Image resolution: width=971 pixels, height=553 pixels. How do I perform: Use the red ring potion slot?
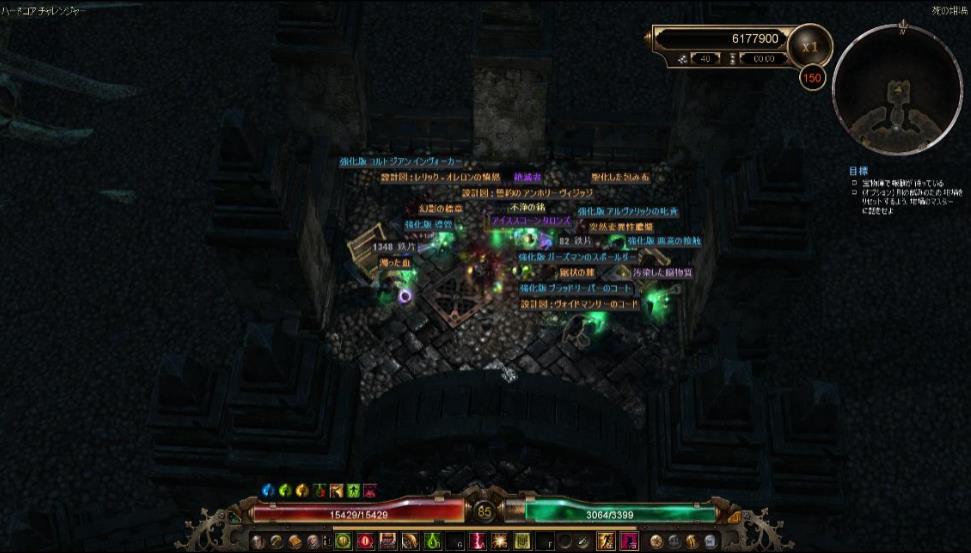pyautogui.click(x=365, y=541)
